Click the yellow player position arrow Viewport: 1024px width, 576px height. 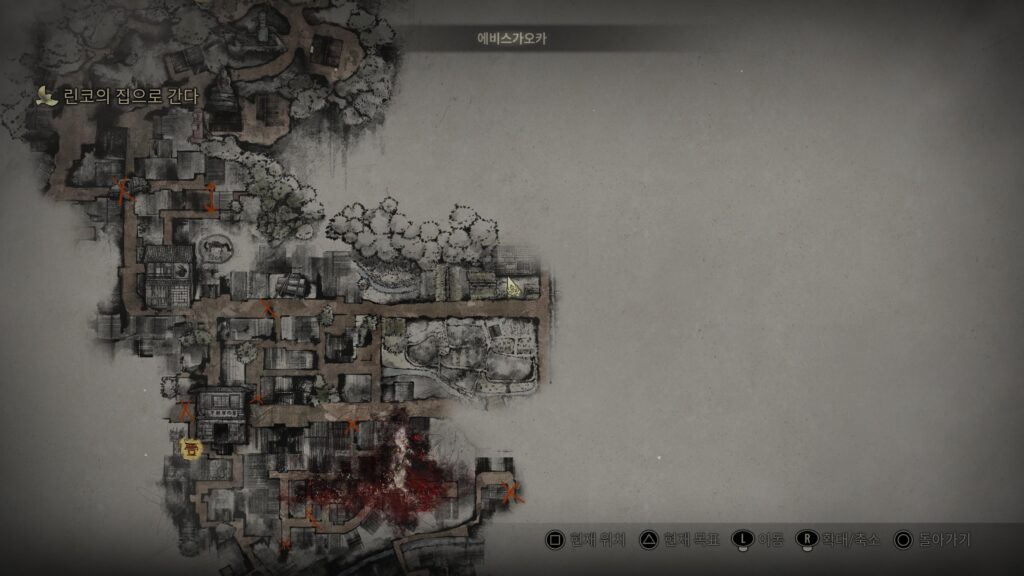[514, 288]
